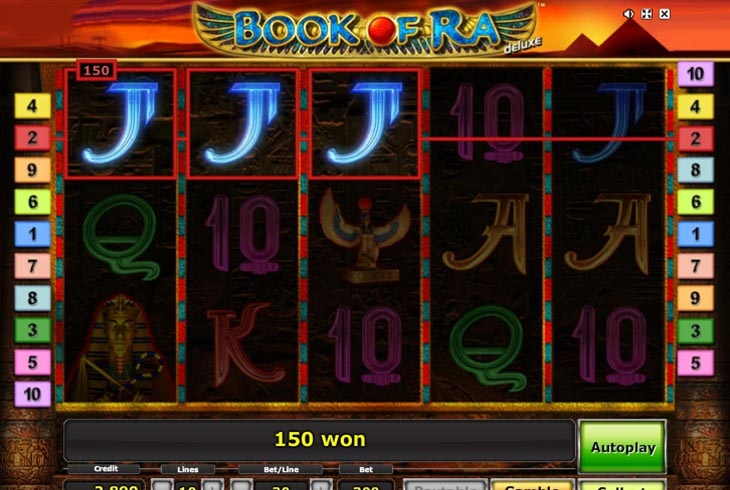The image size is (730, 490).
Task: Collect the 150 win
Action: pos(621,485)
